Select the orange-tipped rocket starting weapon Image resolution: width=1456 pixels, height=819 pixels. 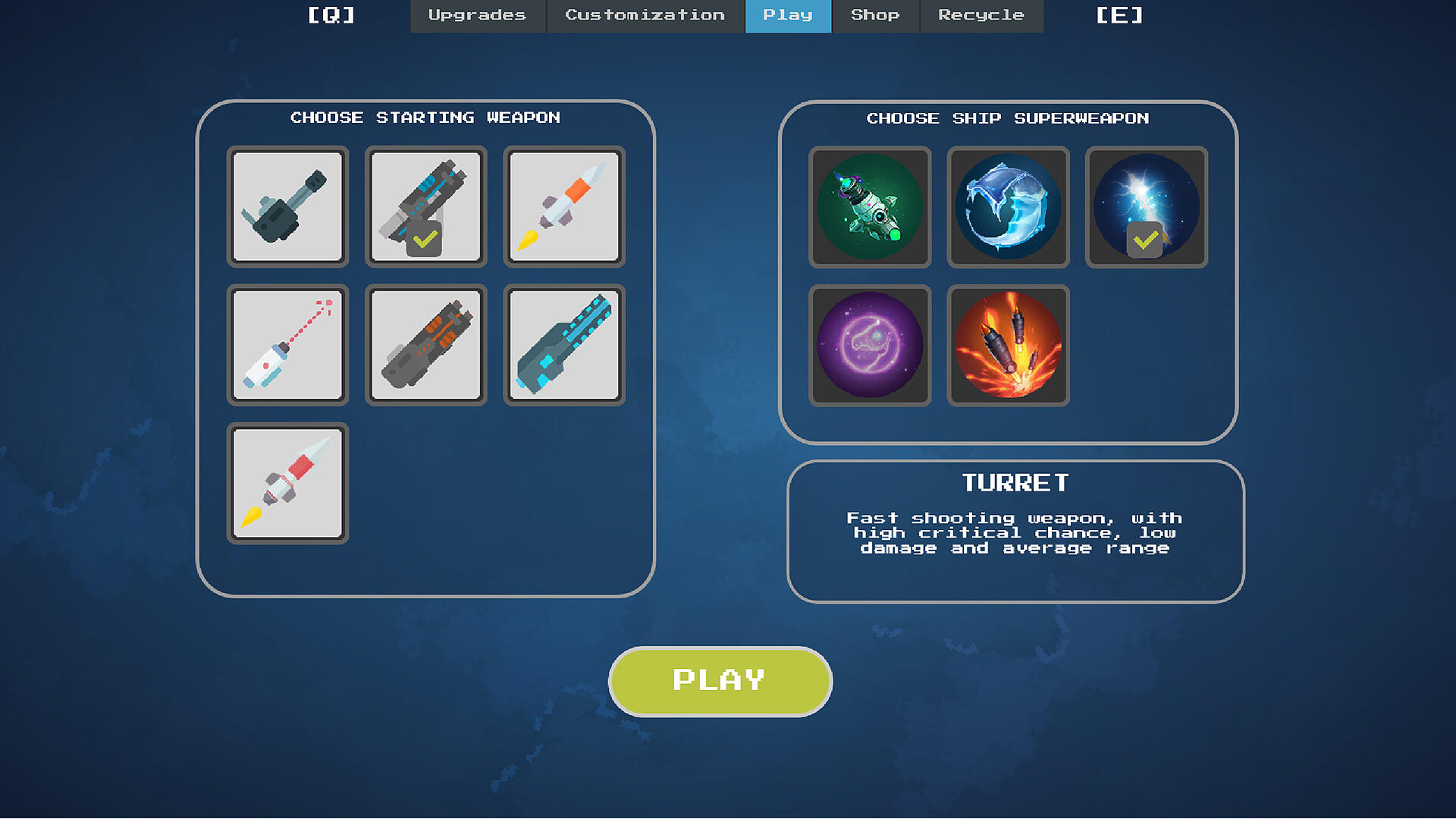tap(563, 207)
